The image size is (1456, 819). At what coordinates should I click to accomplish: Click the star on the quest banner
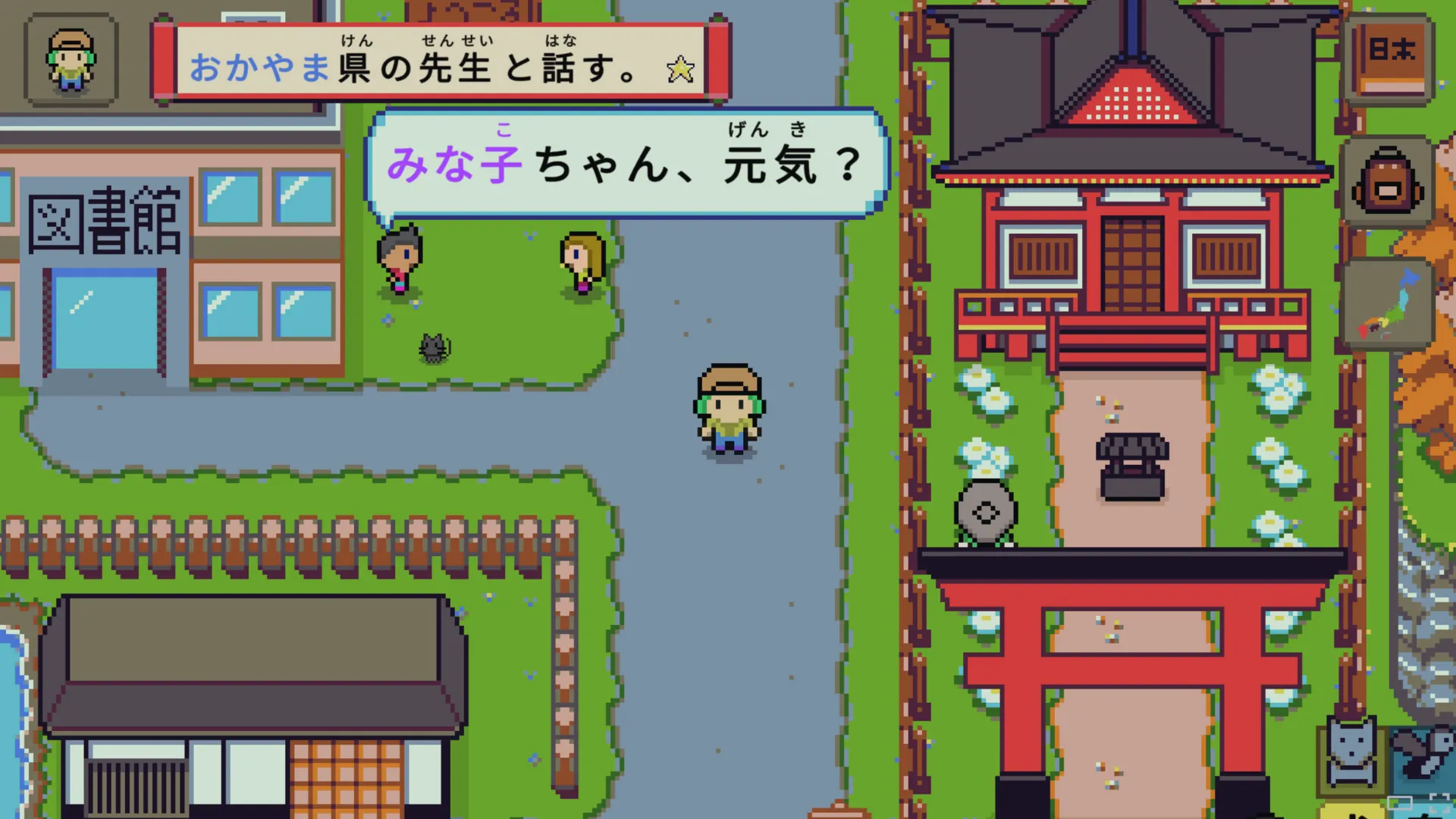(x=681, y=70)
